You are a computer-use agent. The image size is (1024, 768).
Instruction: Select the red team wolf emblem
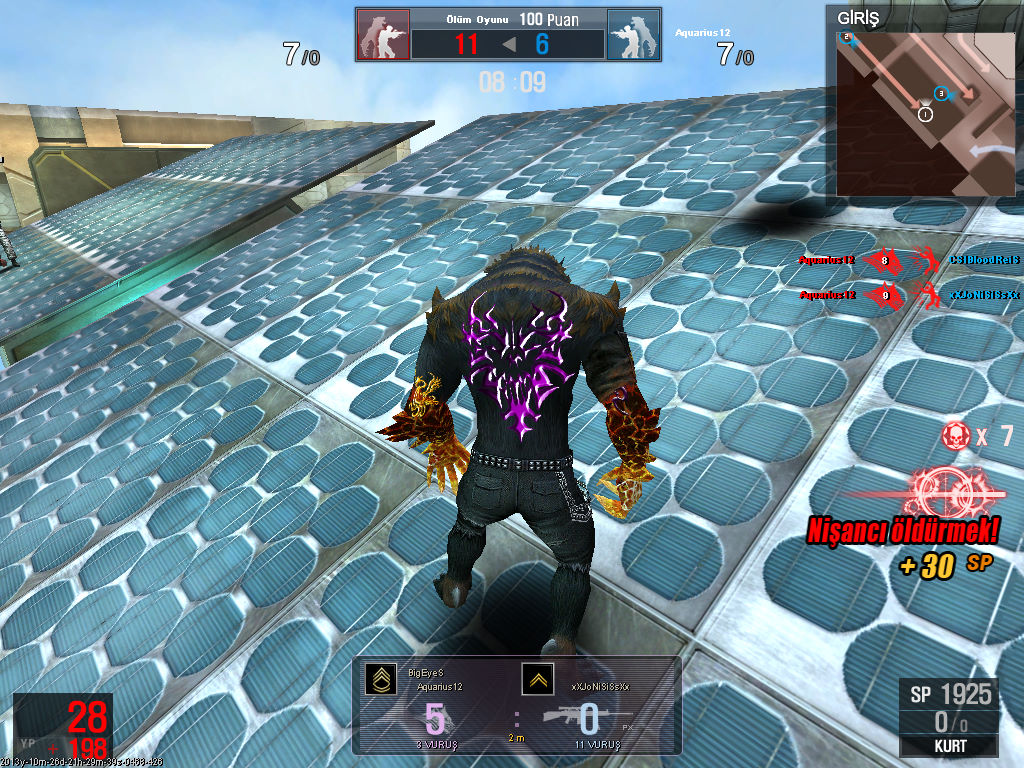tap(384, 35)
